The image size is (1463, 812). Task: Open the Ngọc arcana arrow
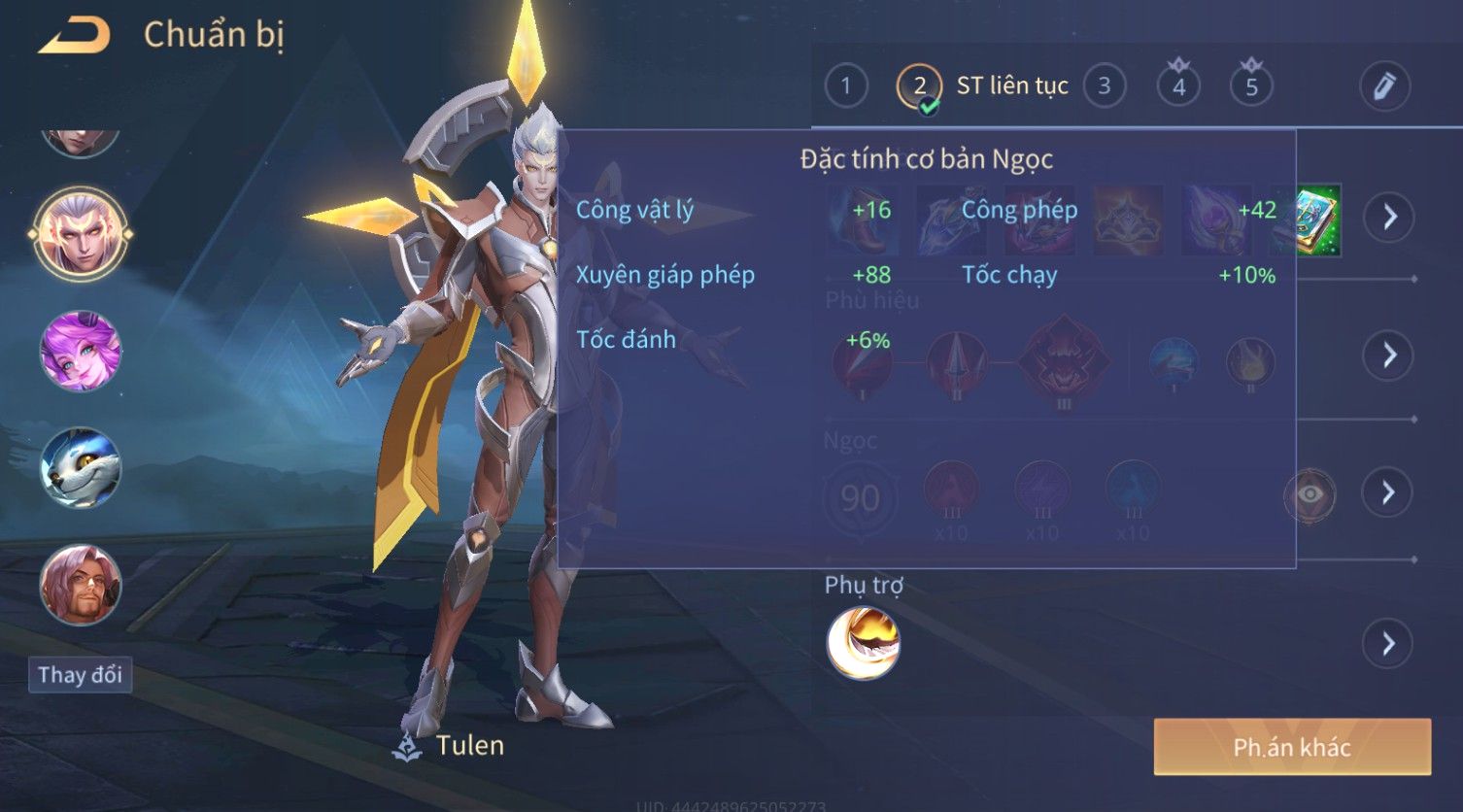[x=1389, y=492]
